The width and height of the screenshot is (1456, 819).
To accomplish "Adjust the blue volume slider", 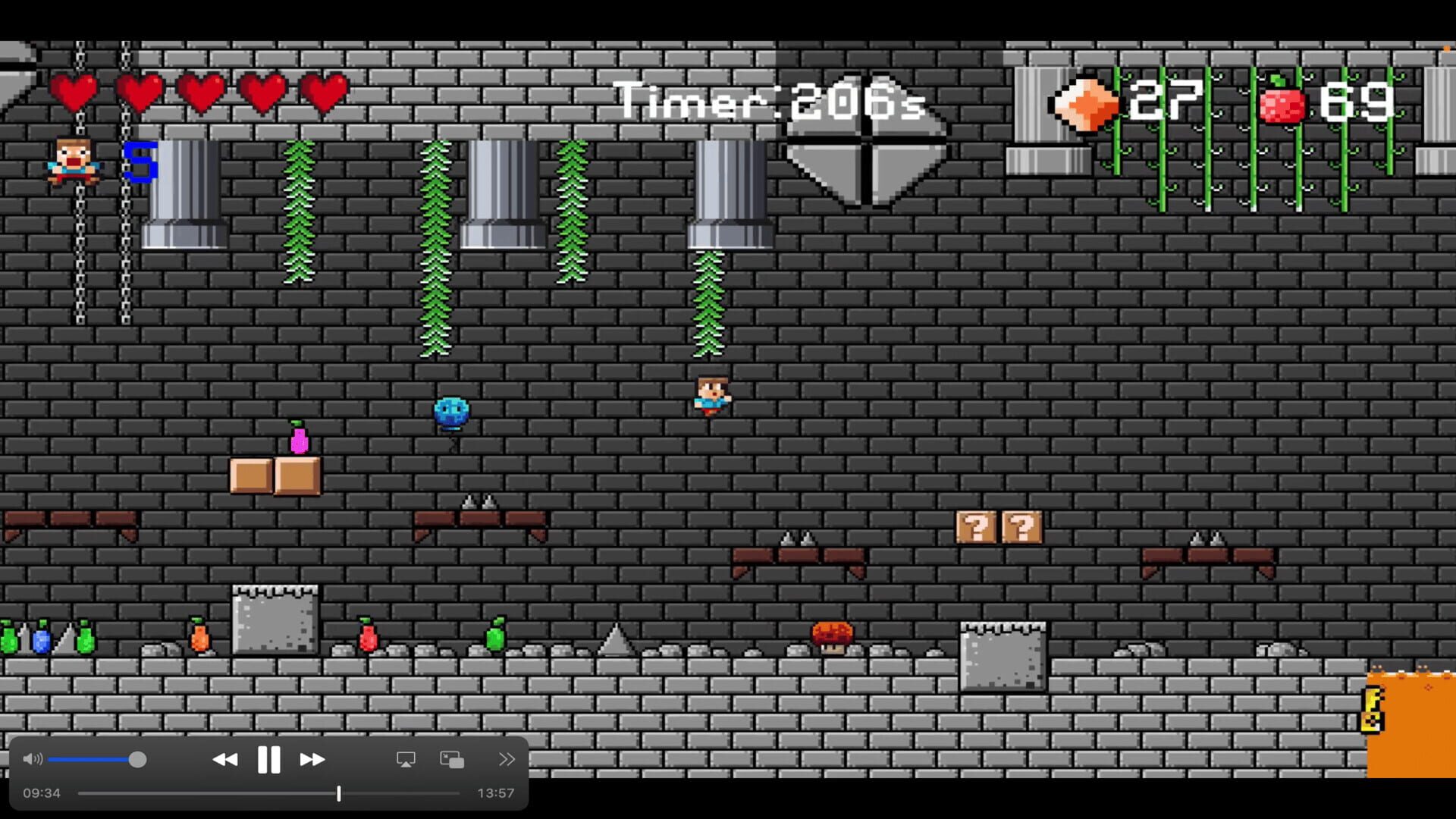I will click(x=137, y=758).
